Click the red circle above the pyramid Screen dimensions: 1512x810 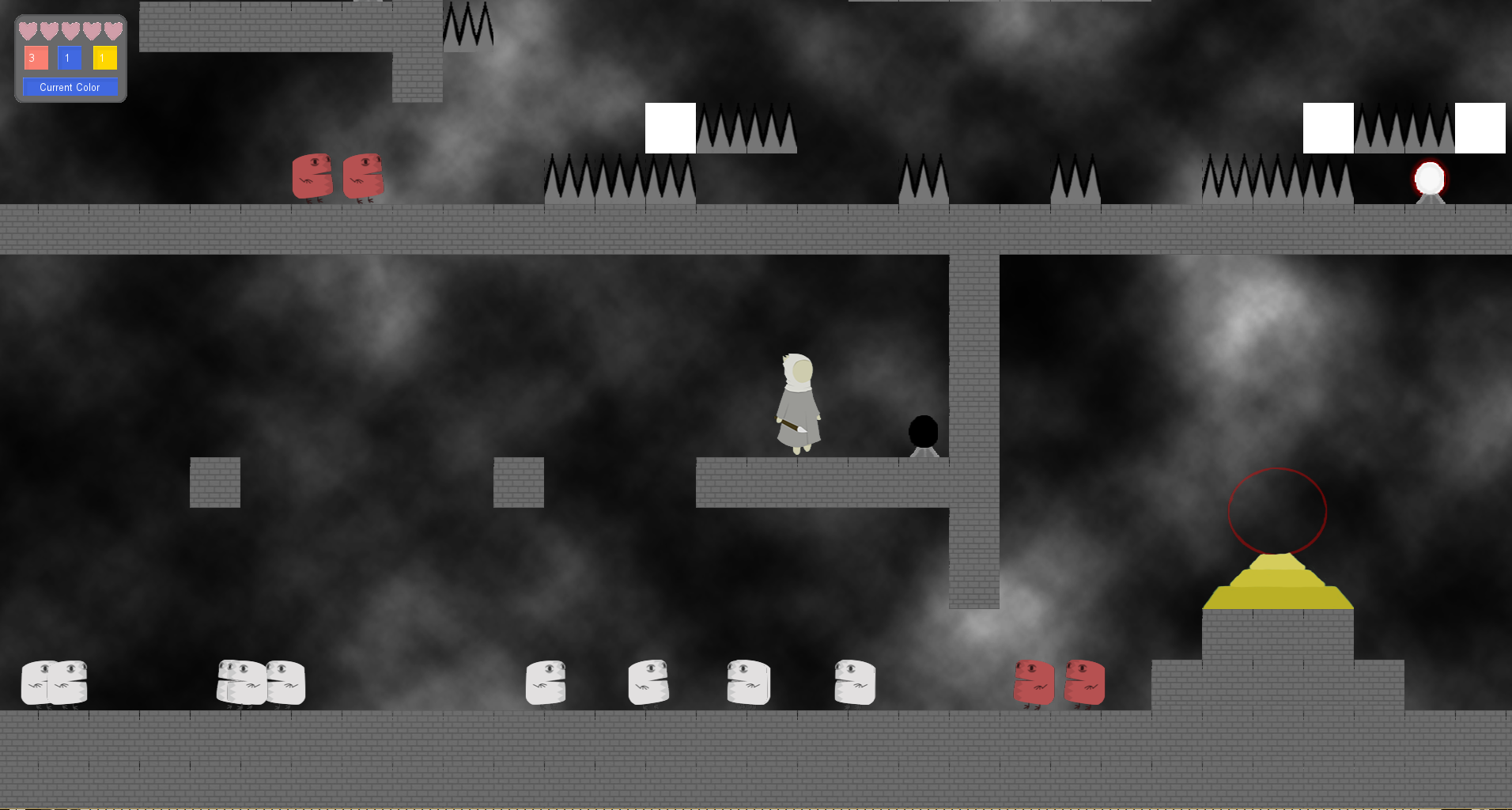pyautogui.click(x=1278, y=511)
